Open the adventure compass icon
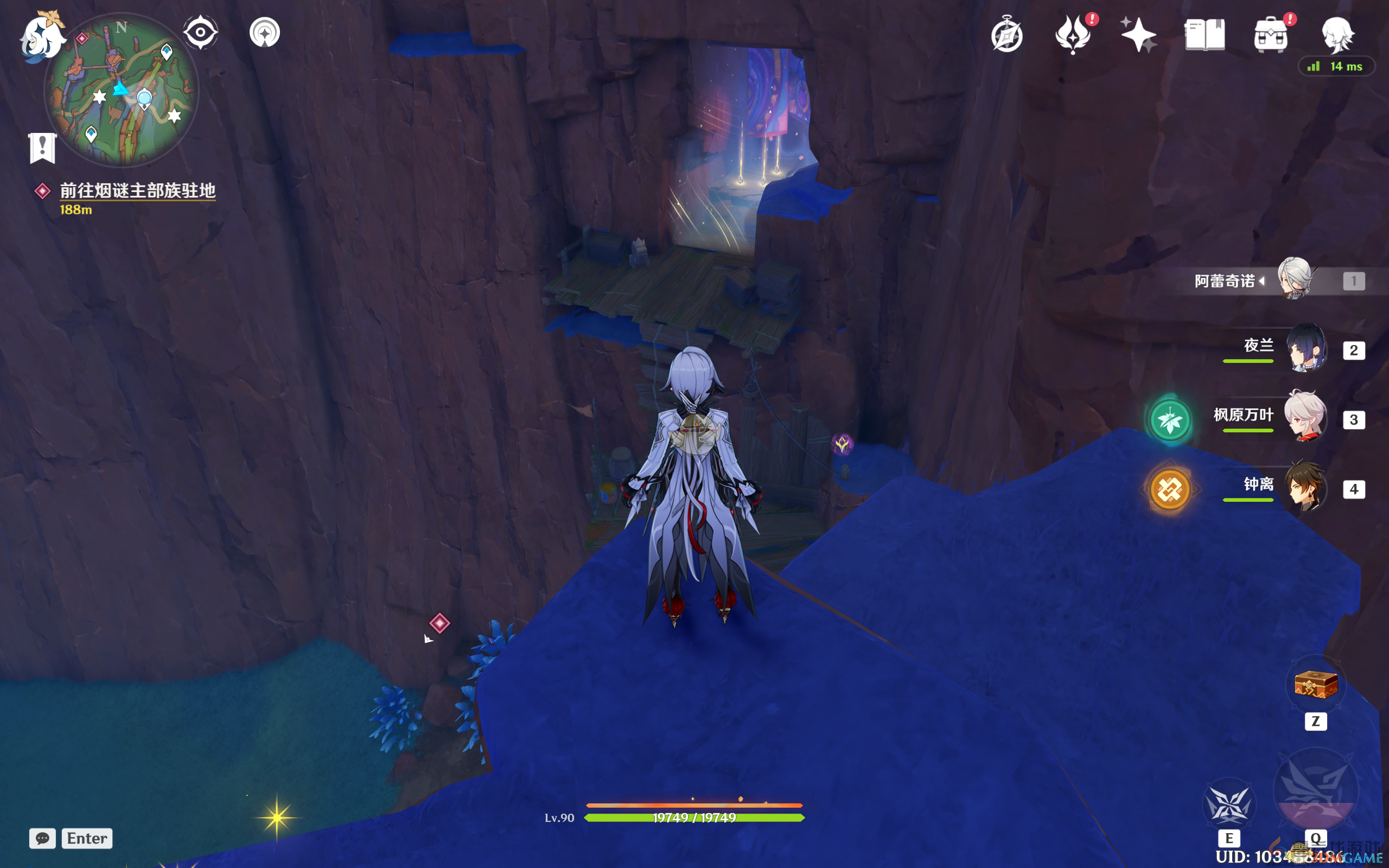The height and width of the screenshot is (868, 1389). (x=1006, y=36)
